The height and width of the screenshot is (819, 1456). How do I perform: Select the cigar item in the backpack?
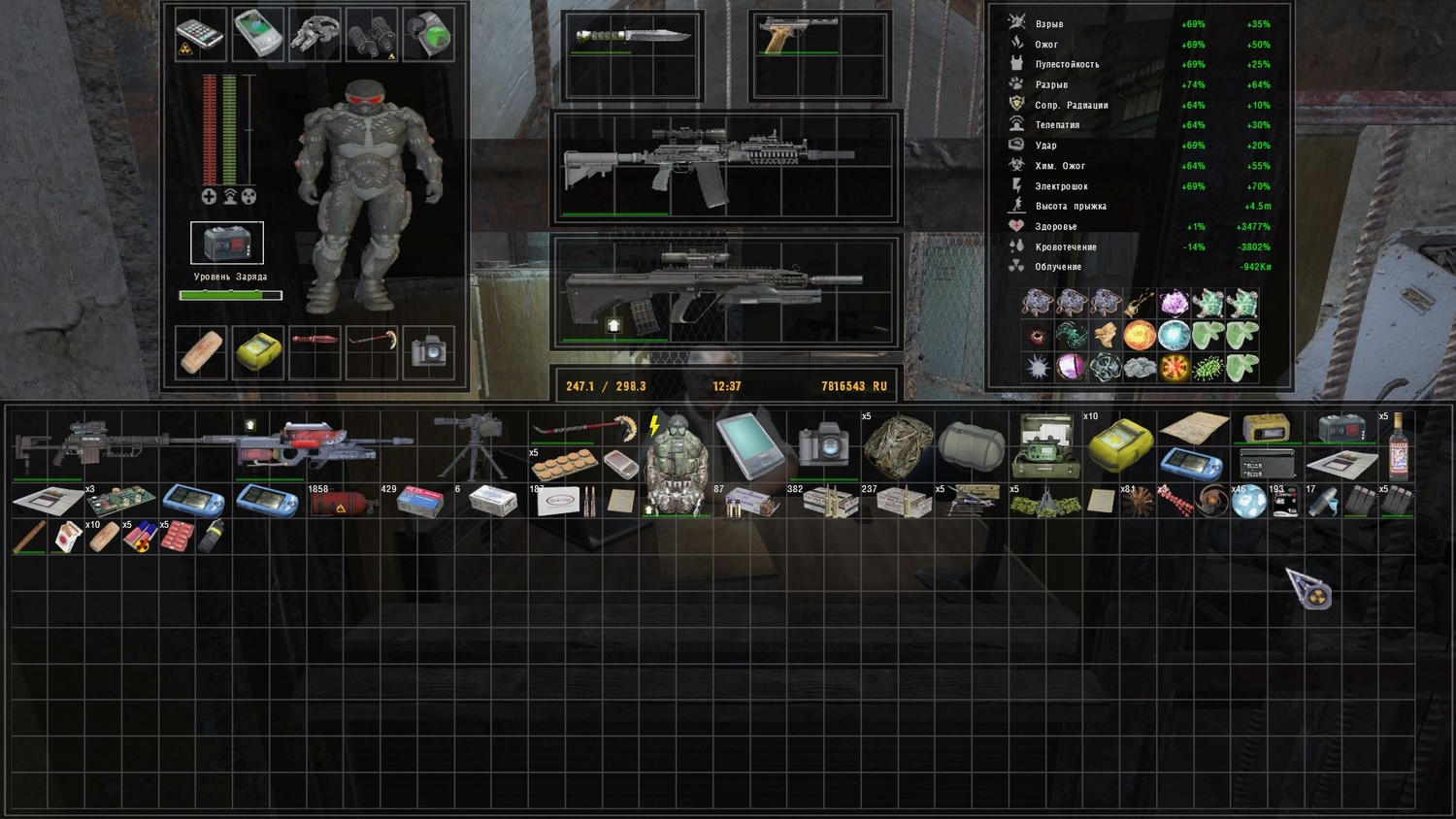(29, 537)
